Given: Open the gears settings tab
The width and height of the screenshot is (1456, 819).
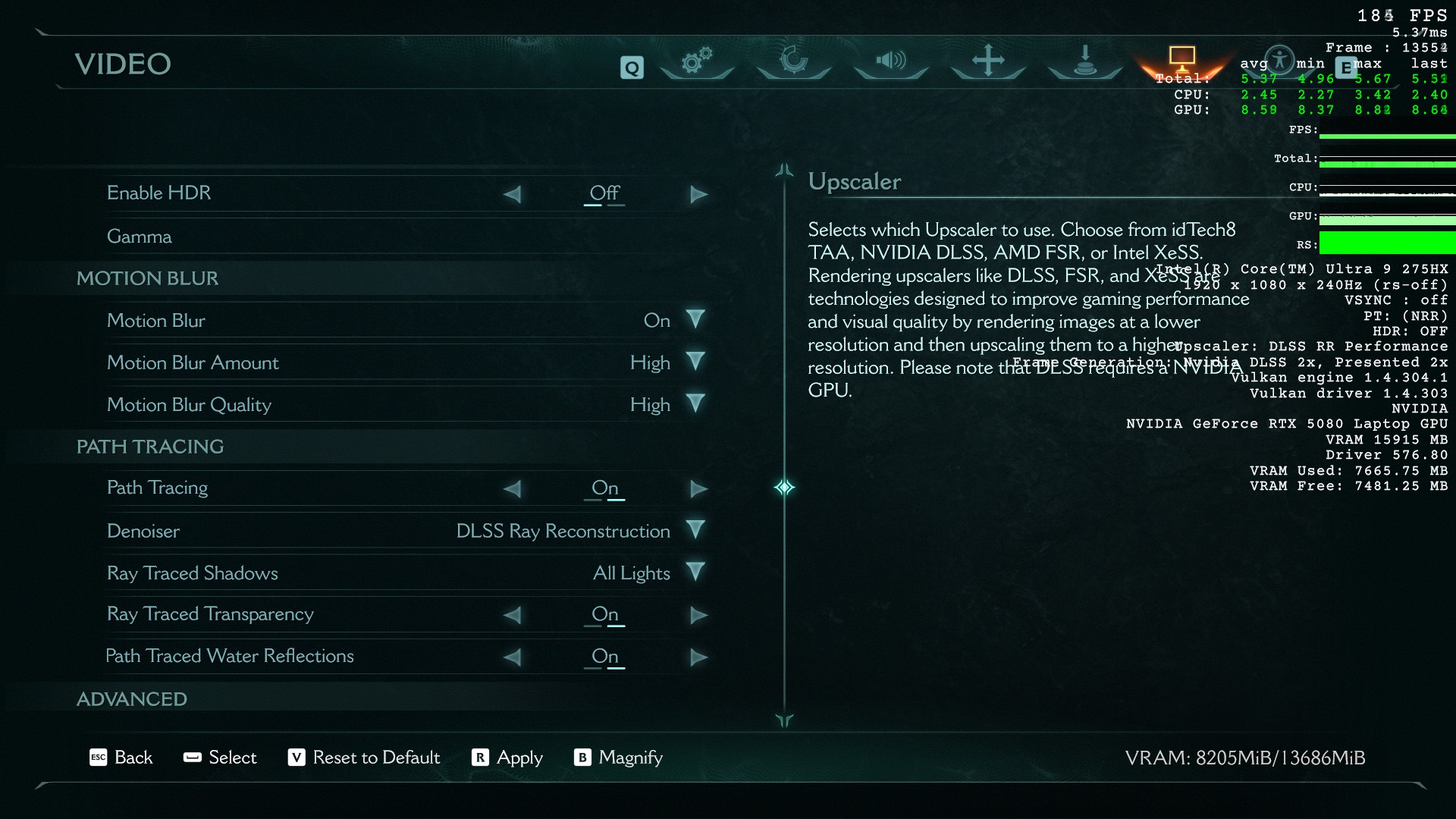Looking at the screenshot, I should click(x=696, y=61).
